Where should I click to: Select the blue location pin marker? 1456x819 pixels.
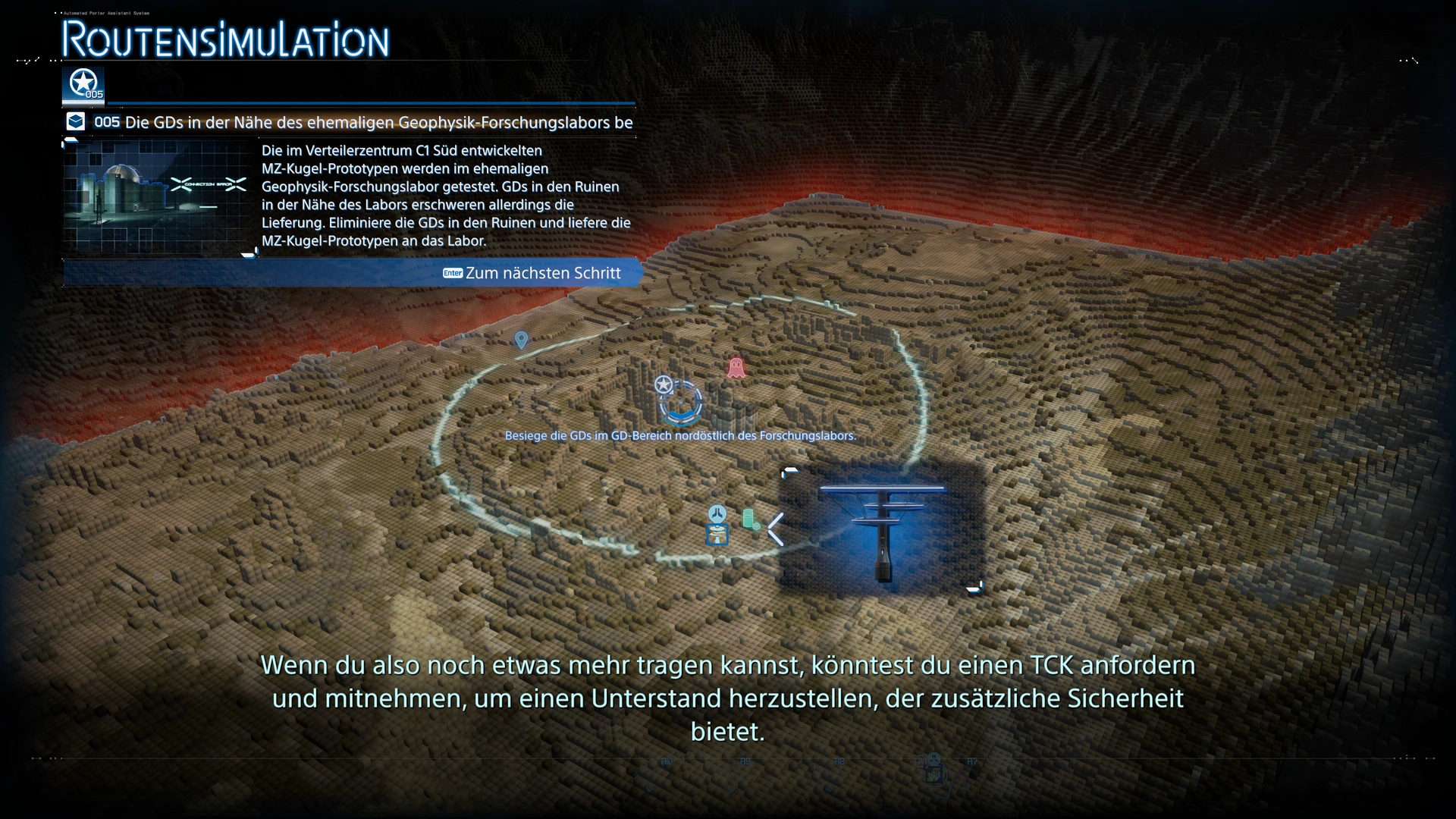(521, 340)
